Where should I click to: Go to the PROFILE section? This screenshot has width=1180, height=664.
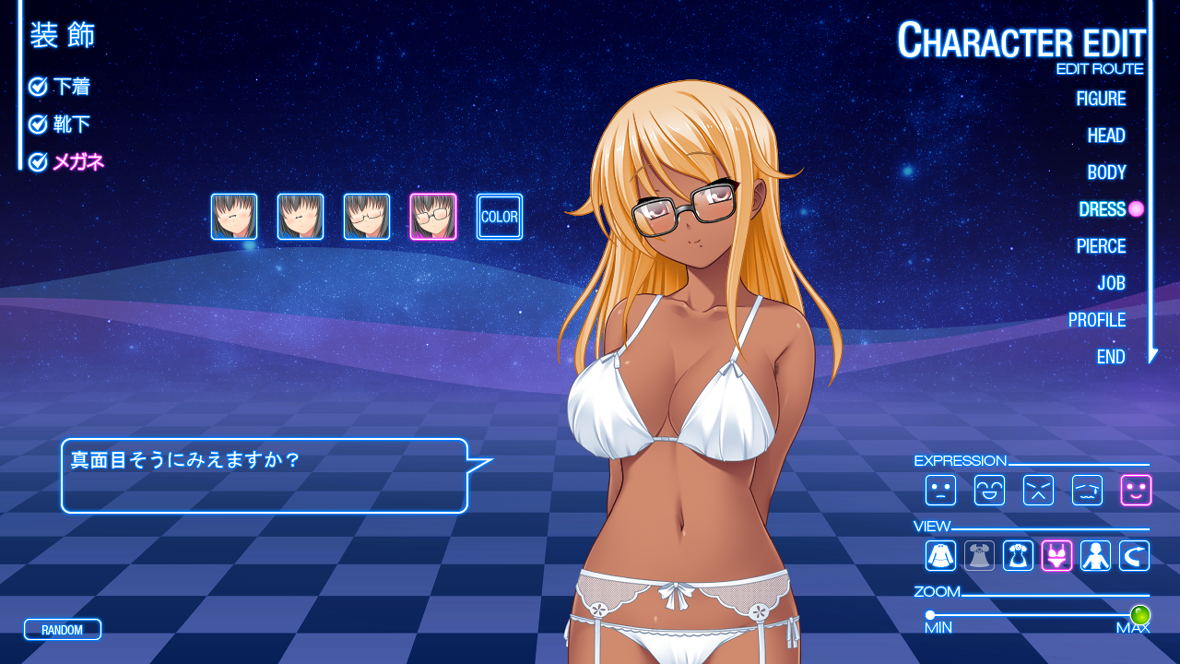coord(1097,320)
